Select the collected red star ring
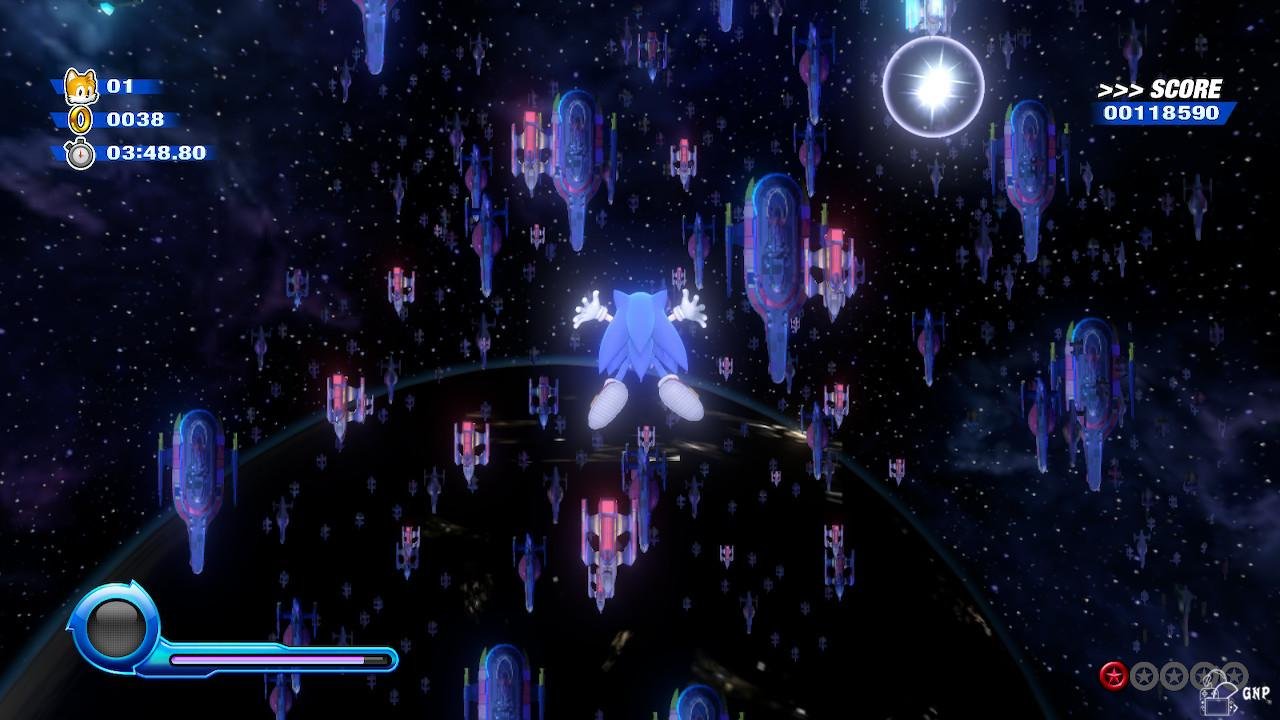This screenshot has height=720, width=1280. point(1113,676)
